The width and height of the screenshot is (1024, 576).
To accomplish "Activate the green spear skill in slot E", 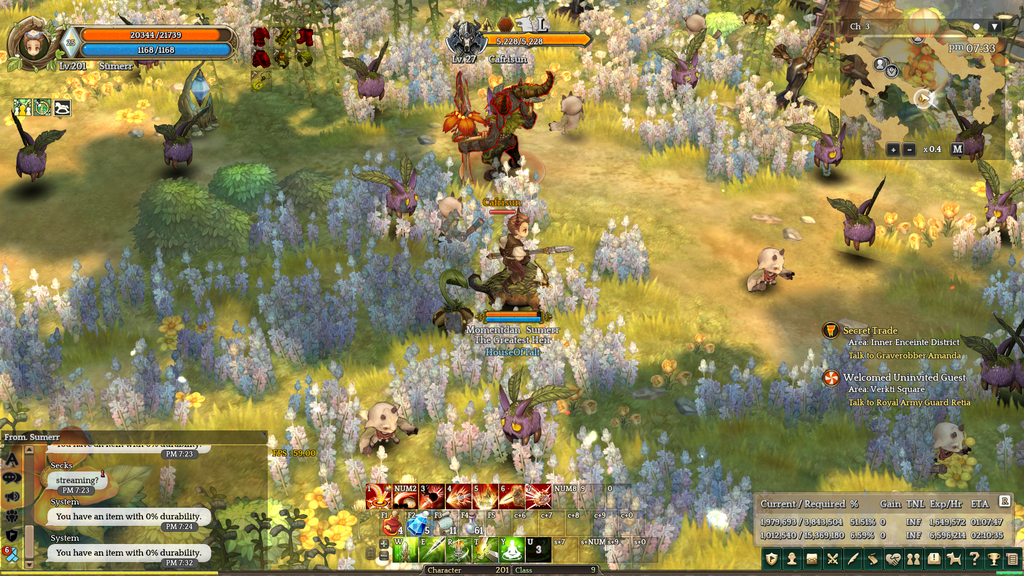I will (432, 549).
